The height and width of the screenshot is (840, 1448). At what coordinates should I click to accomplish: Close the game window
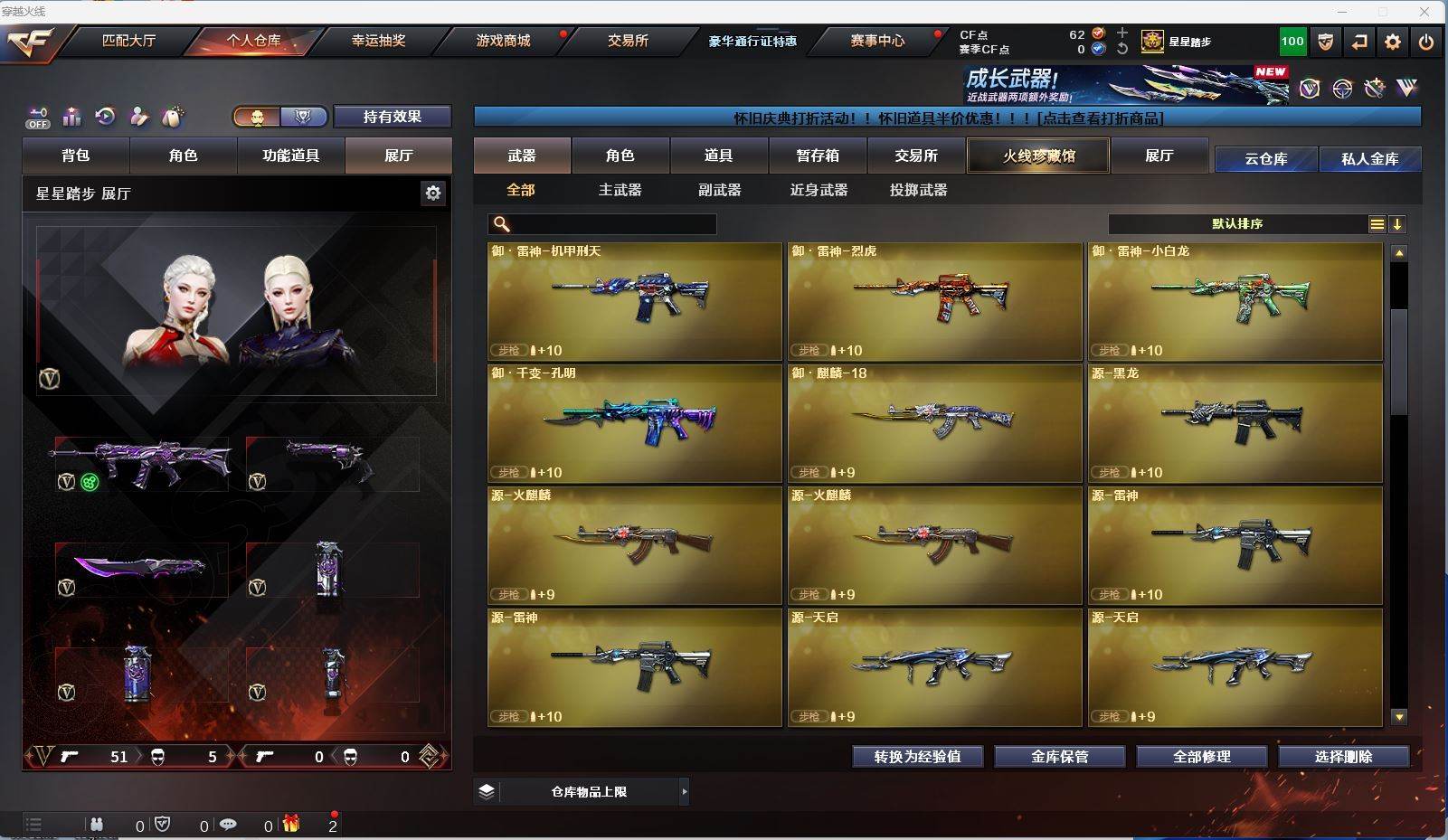pyautogui.click(x=1424, y=12)
